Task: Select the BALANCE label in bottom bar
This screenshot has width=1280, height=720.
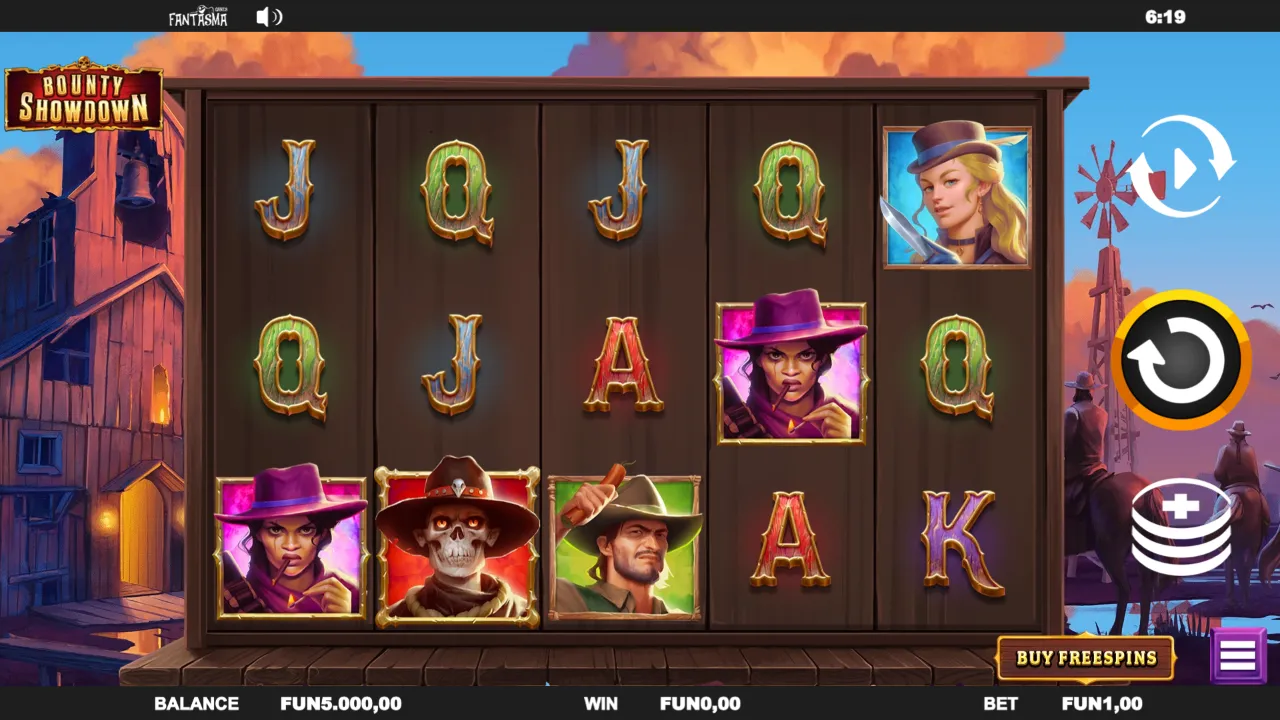Action: click(199, 704)
